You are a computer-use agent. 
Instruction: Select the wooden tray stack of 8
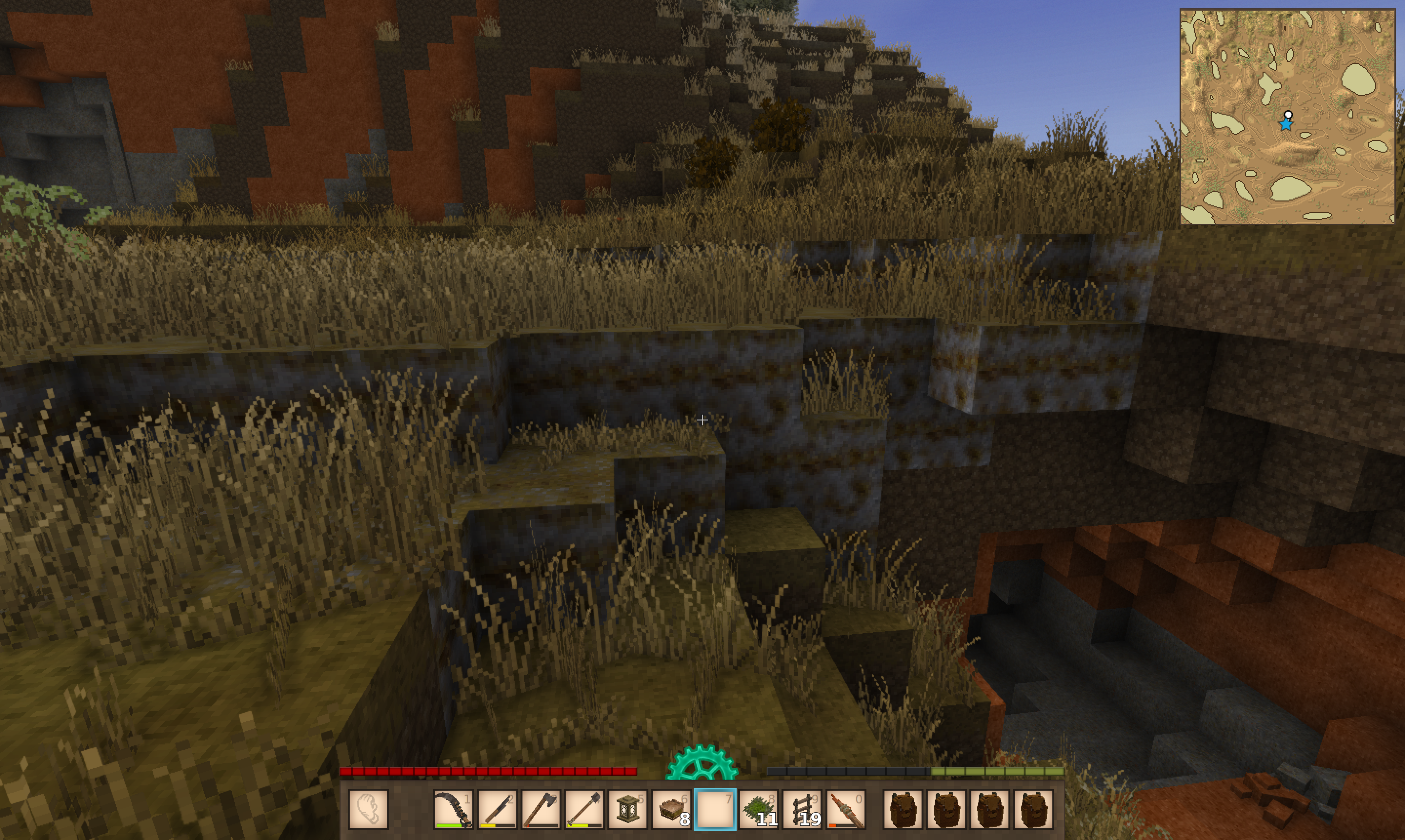(671, 809)
